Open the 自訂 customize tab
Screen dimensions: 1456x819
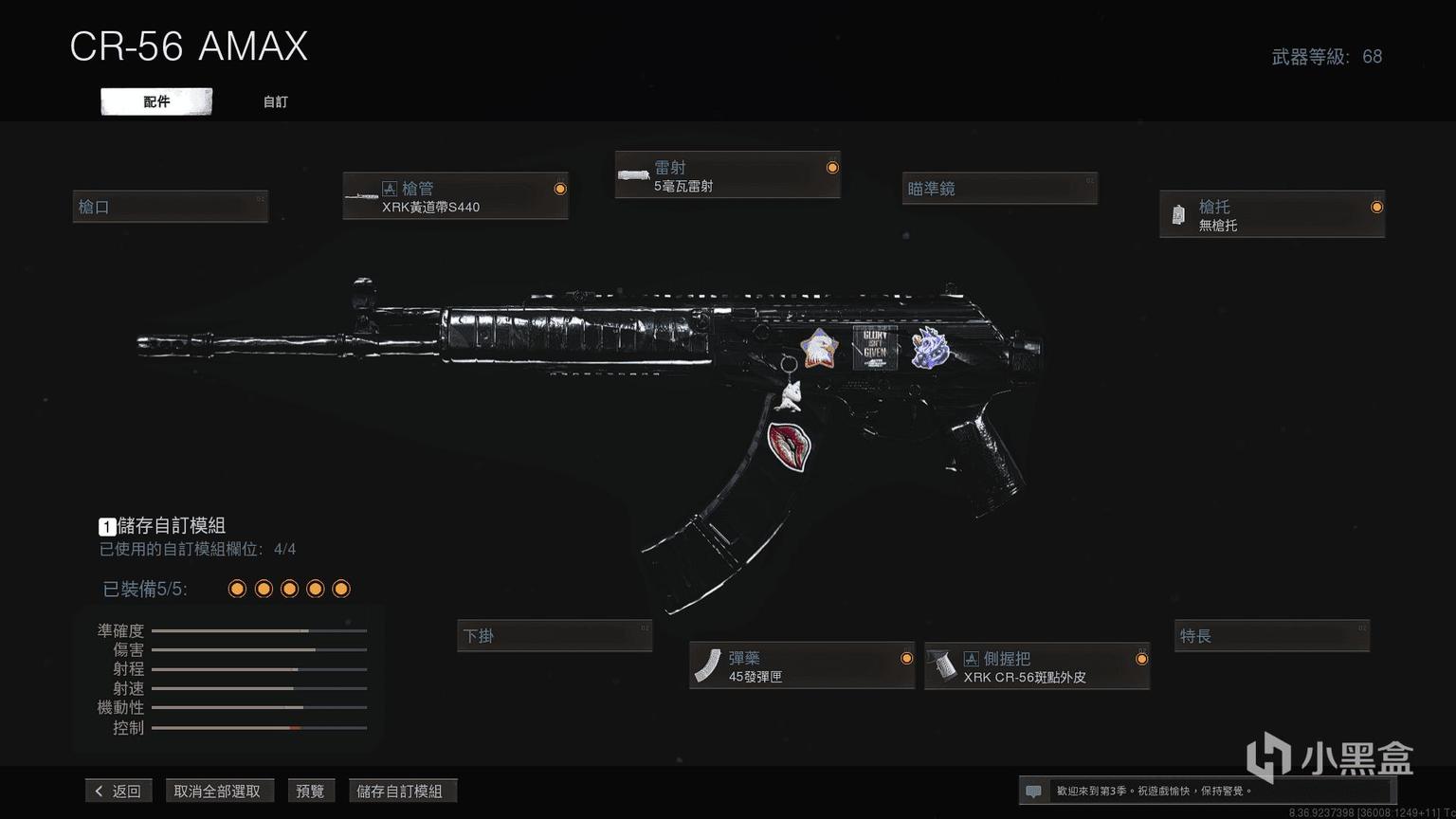click(275, 101)
